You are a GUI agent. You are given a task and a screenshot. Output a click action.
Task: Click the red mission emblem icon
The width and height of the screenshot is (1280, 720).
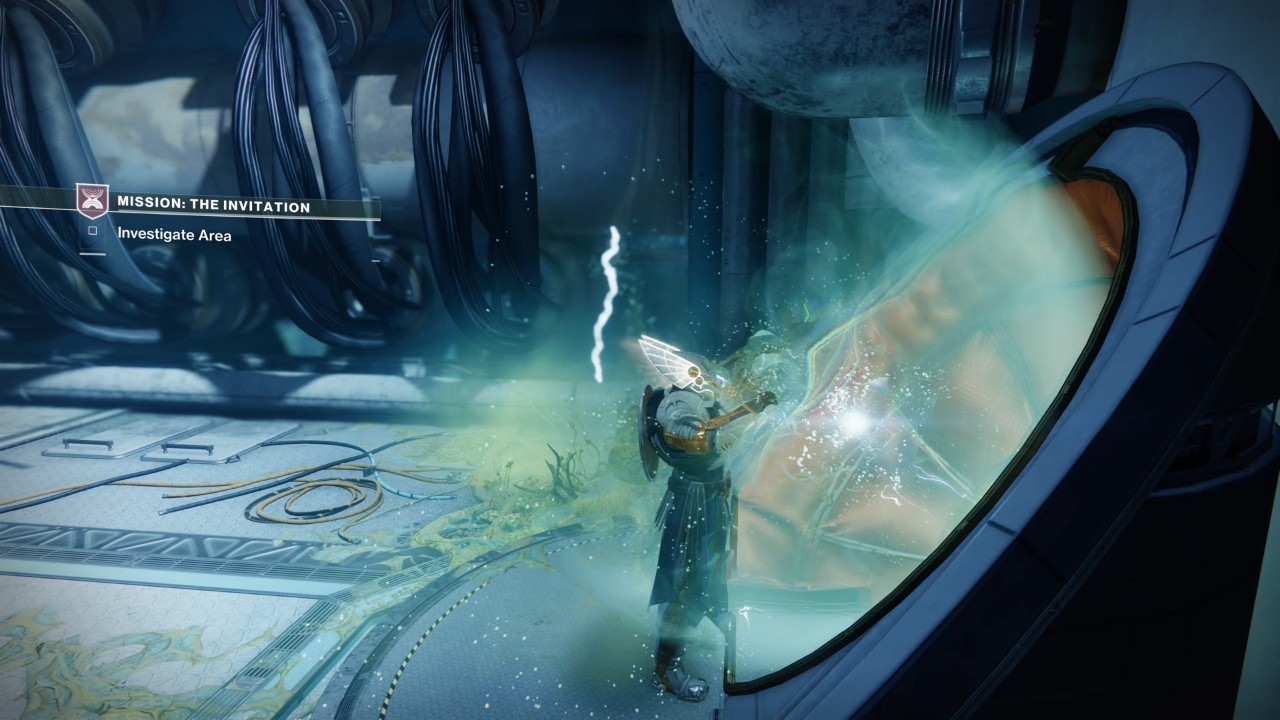pos(91,201)
